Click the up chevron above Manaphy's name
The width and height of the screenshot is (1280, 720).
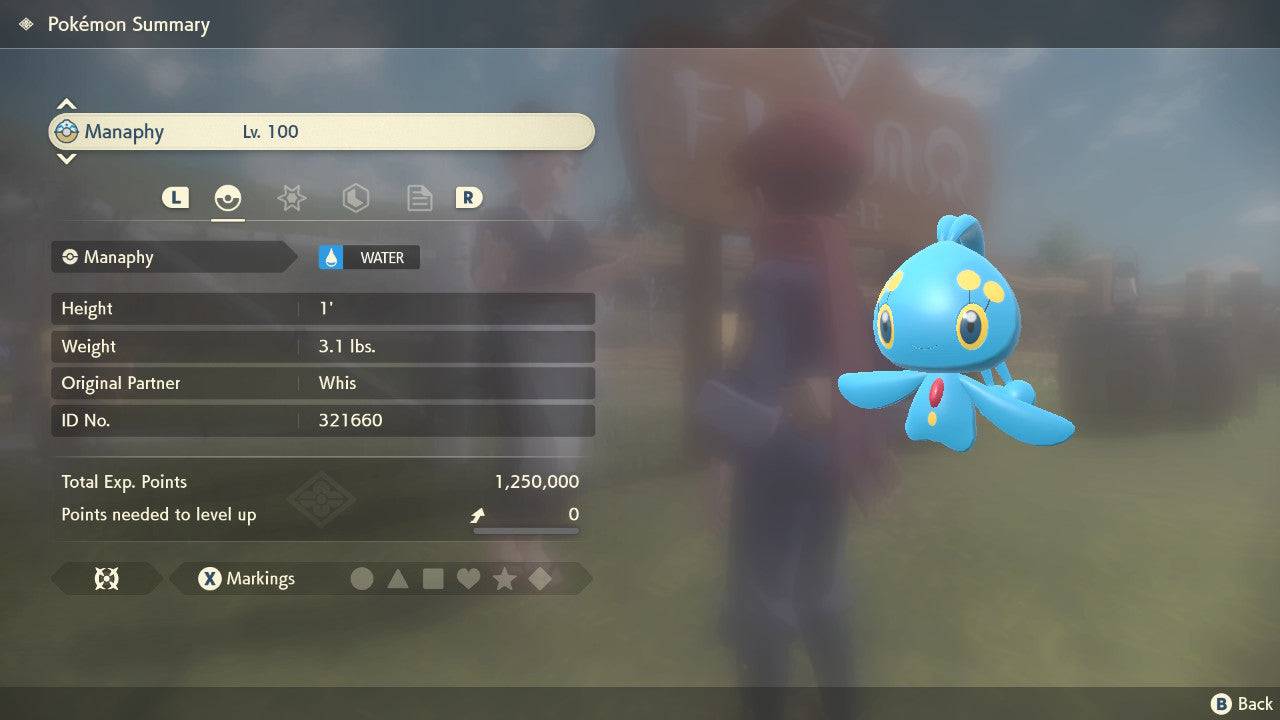[66, 104]
